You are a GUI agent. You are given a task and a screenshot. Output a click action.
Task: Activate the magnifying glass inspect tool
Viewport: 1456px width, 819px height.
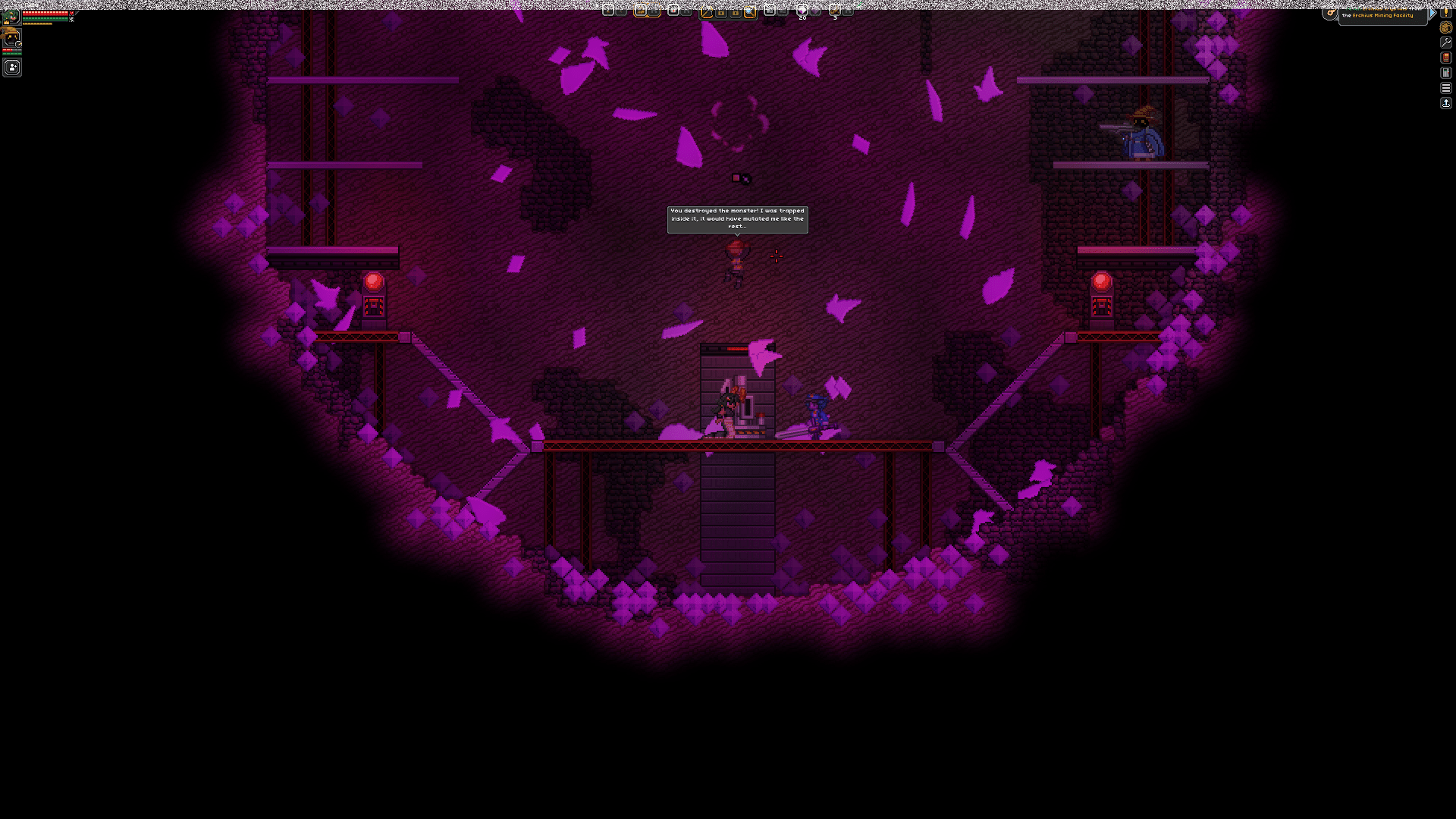tap(750, 11)
